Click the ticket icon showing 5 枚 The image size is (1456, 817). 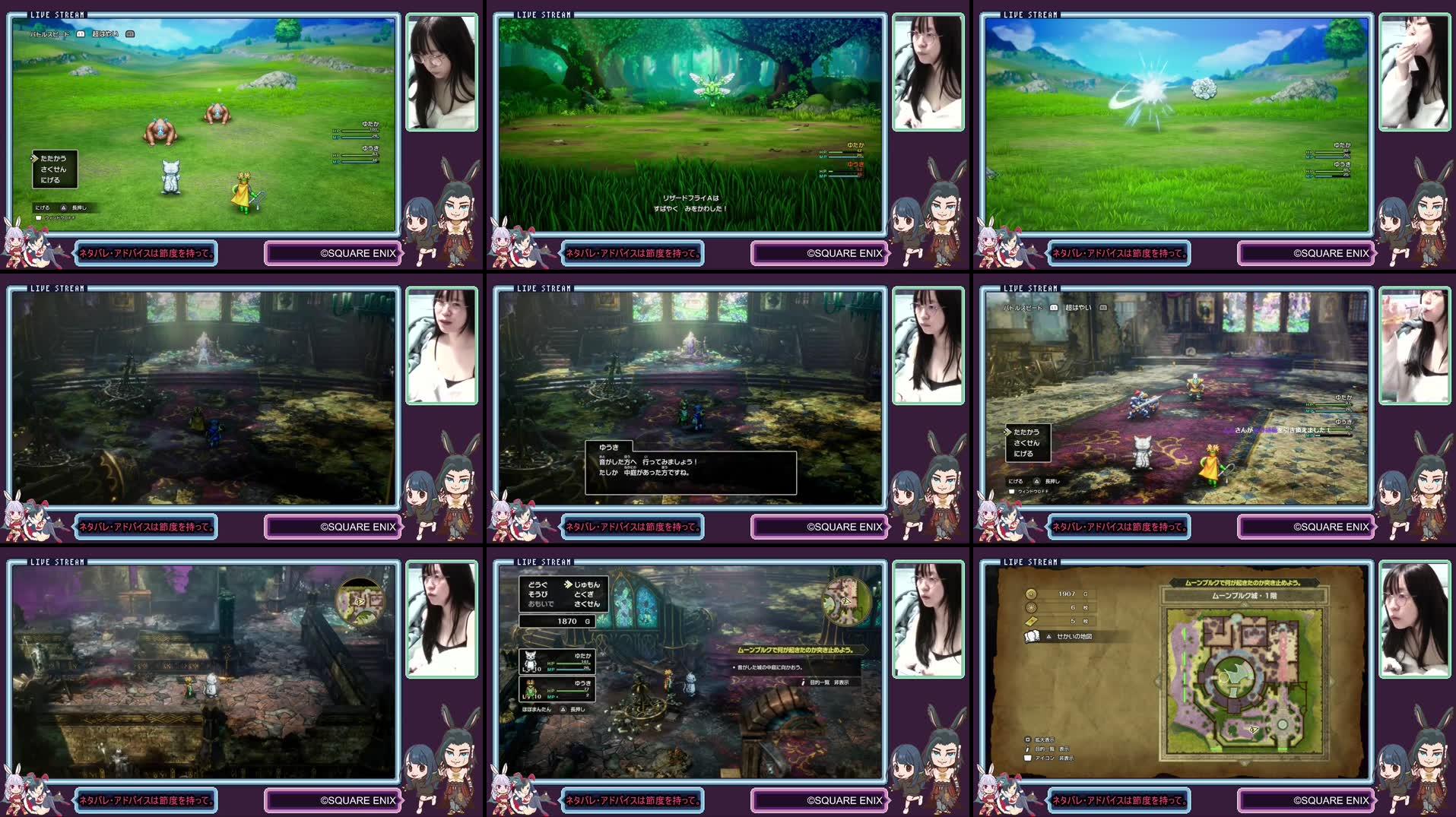[1032, 621]
